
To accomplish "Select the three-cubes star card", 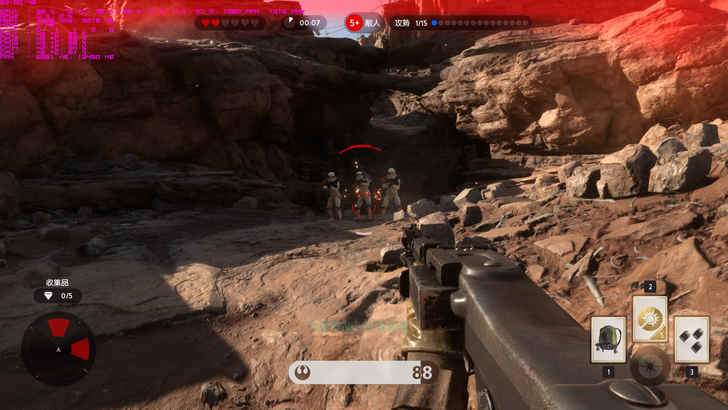I will coord(691,339).
